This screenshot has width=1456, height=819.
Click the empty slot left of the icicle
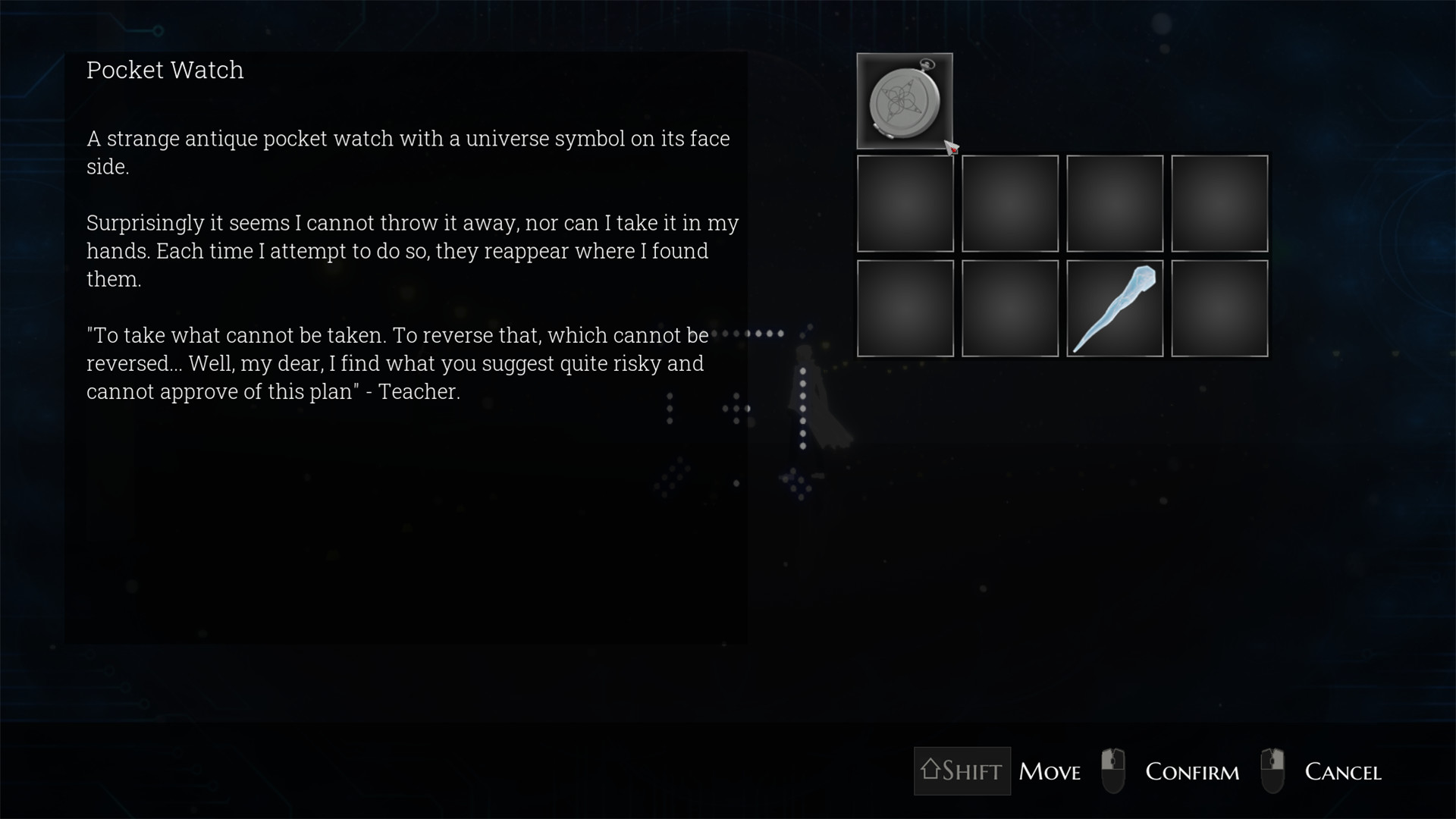[x=1009, y=308]
